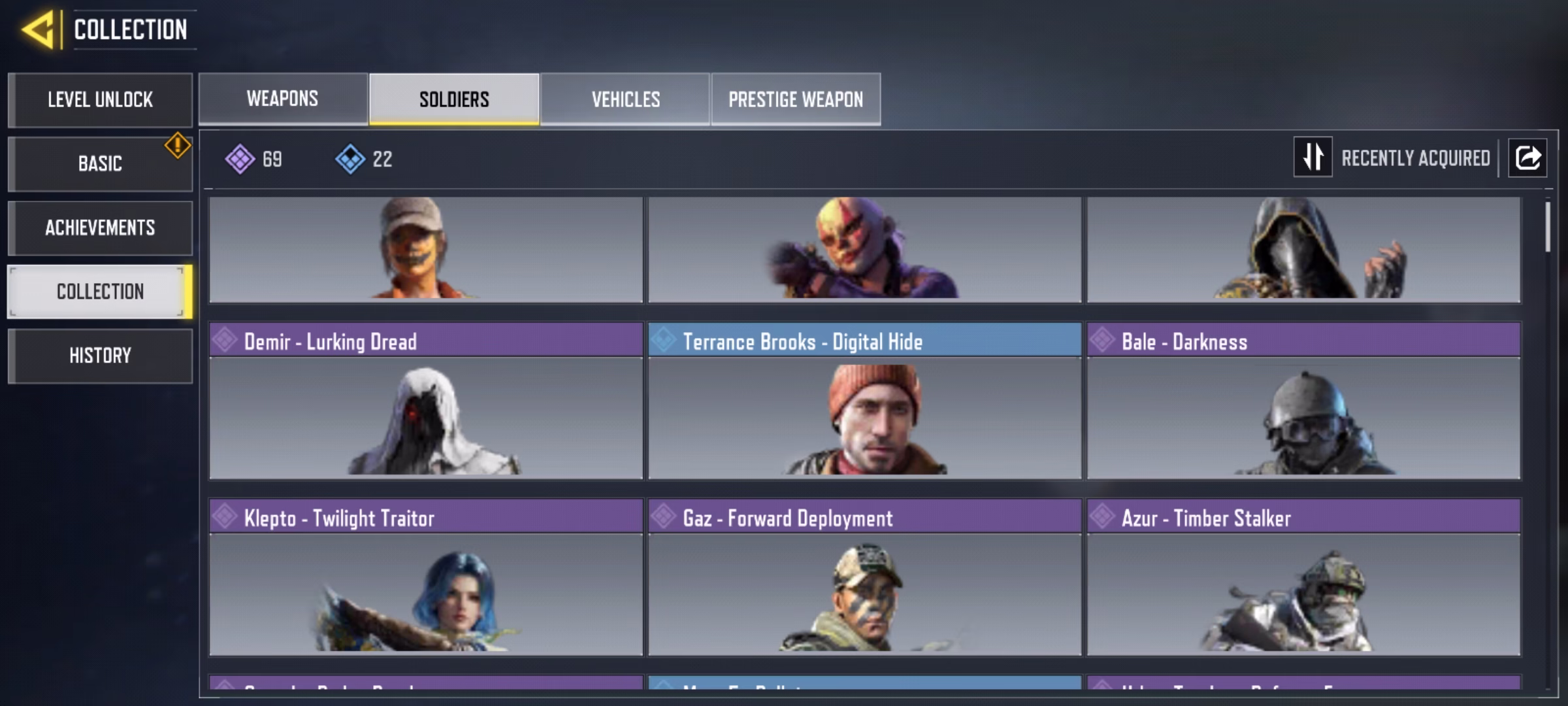Viewport: 1568px width, 706px height.
Task: Go back using the yellow arrow
Action: tap(38, 30)
